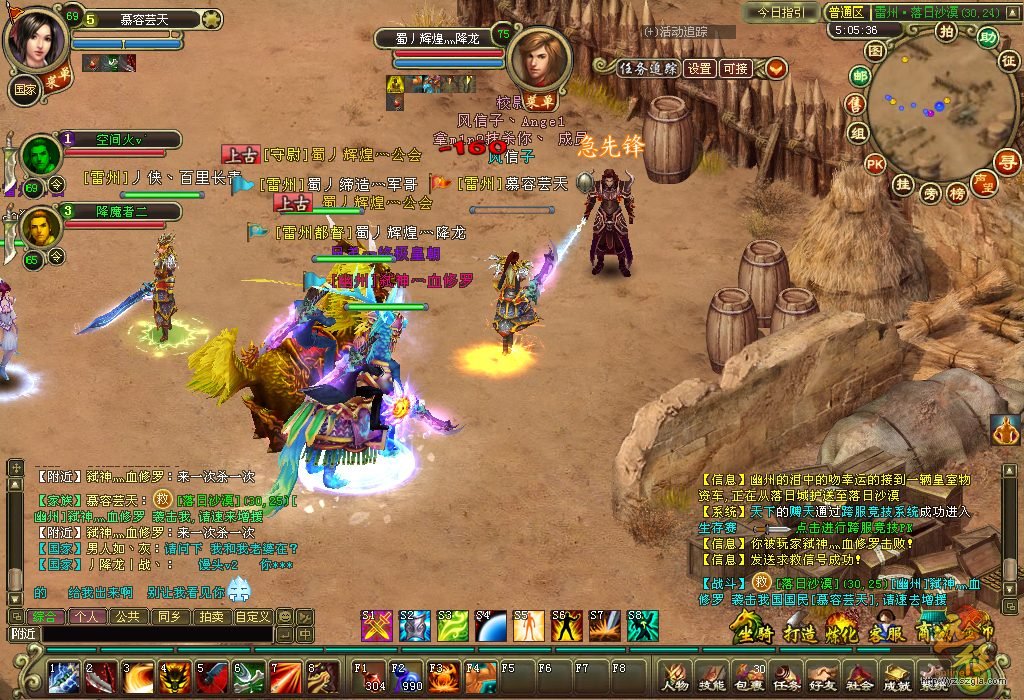Switch chat to the 个人 tab

[x=87, y=616]
